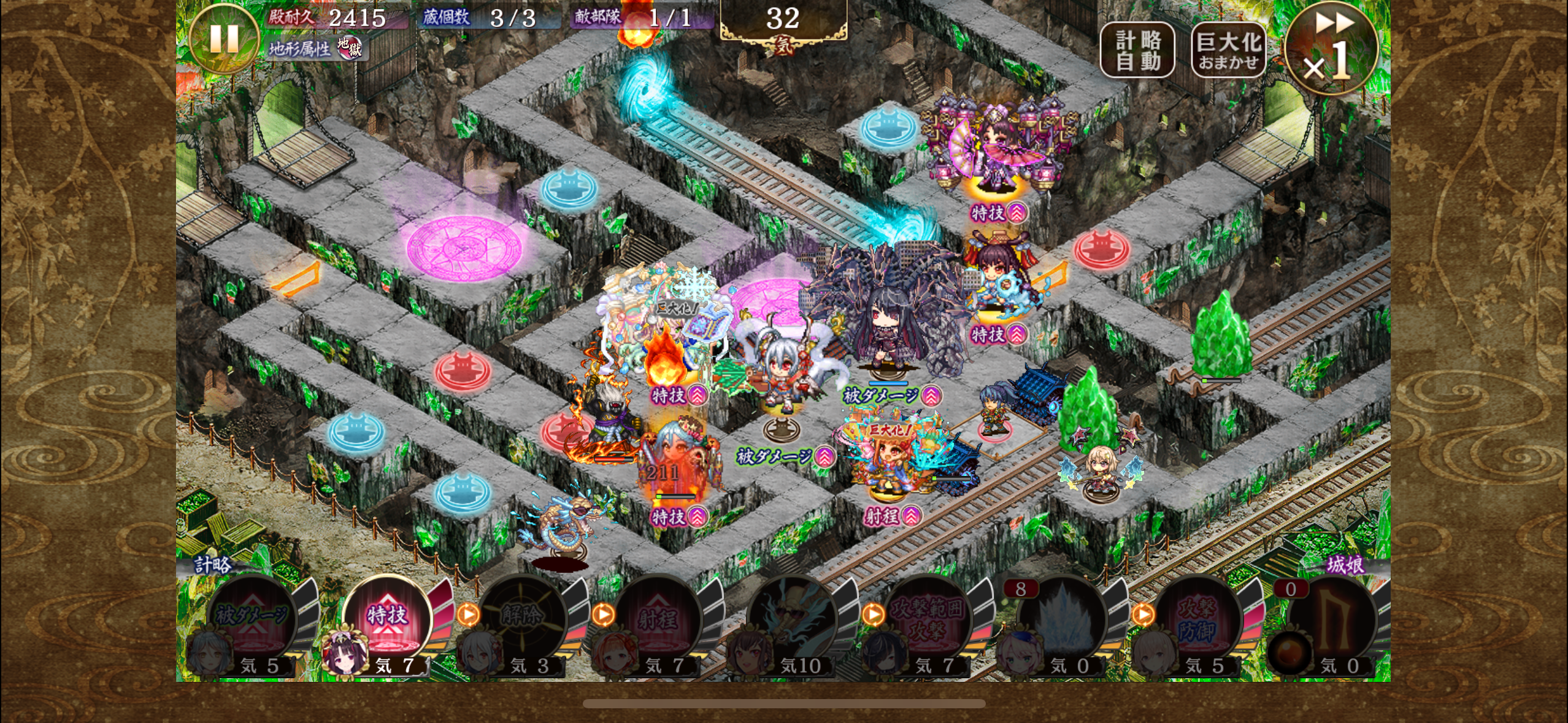
Task: Use the 攻撃範囲 攻撃 stratagem
Action: click(x=927, y=619)
